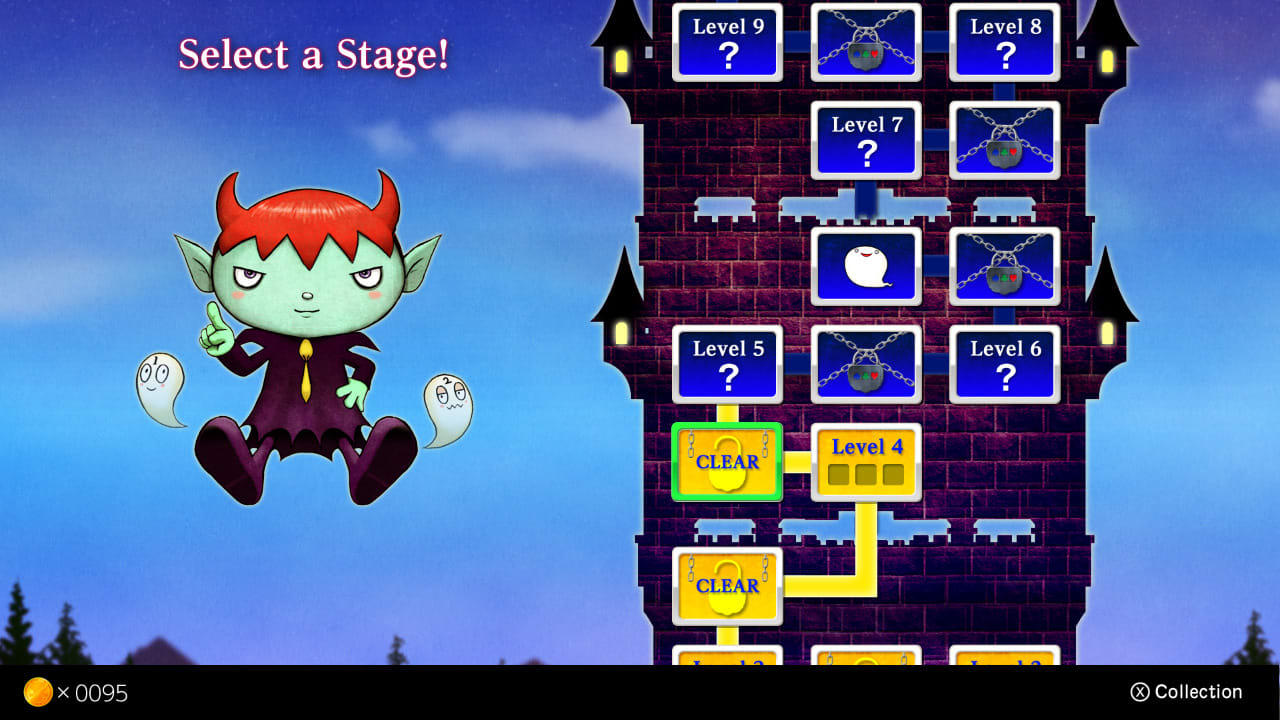Click the padlock stage between Level 5 and Level 6
Screen dimensions: 1280x720
click(x=866, y=364)
